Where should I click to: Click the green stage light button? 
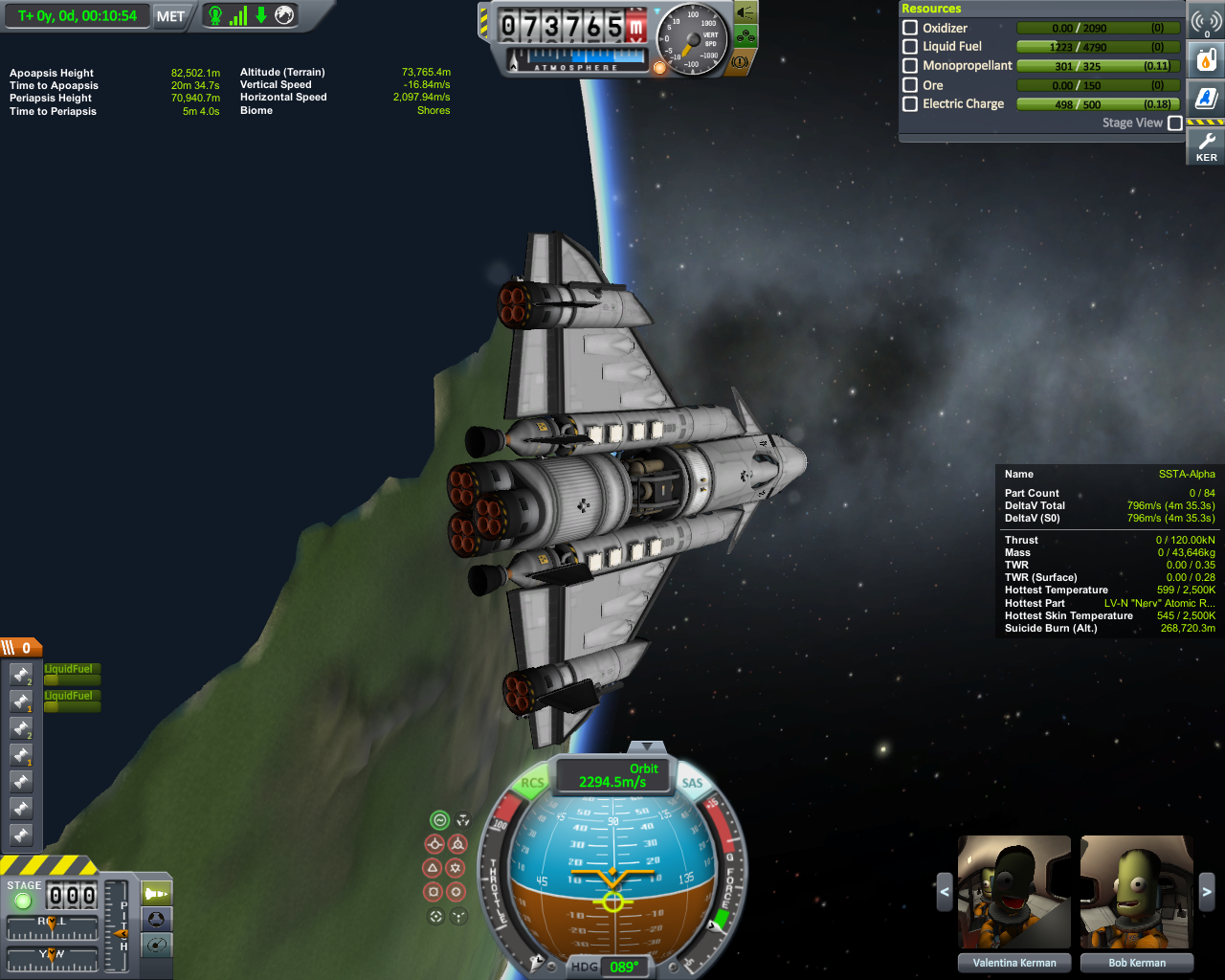[23, 901]
